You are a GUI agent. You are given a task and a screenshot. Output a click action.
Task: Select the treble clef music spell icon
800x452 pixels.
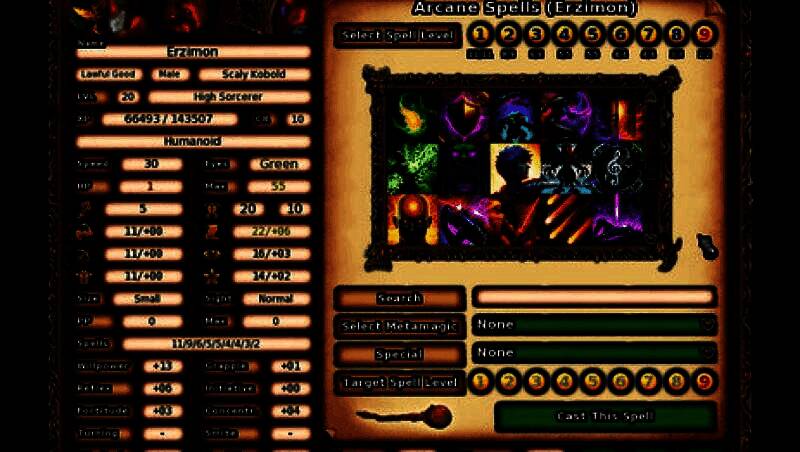pos(612,167)
